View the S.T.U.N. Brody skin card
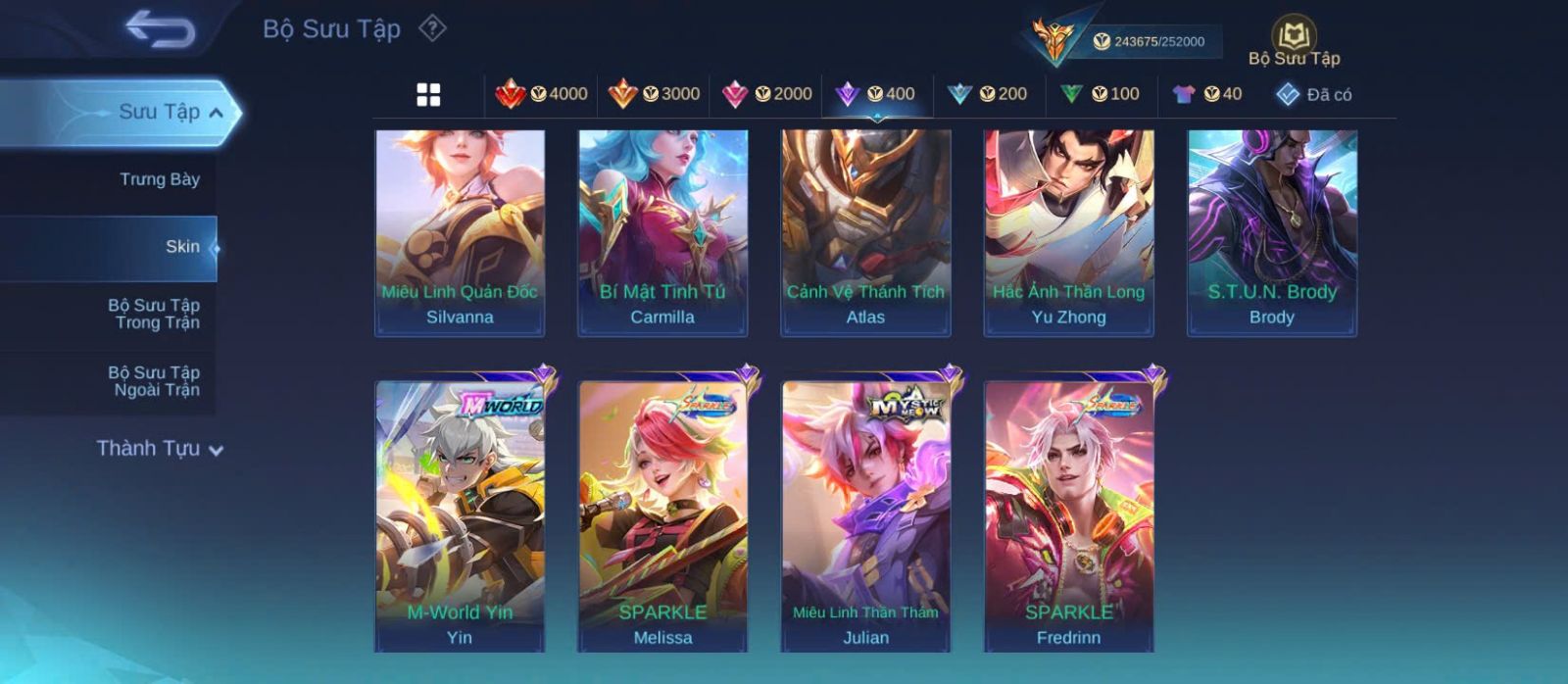This screenshot has height=684, width=1568. pyautogui.click(x=1272, y=232)
